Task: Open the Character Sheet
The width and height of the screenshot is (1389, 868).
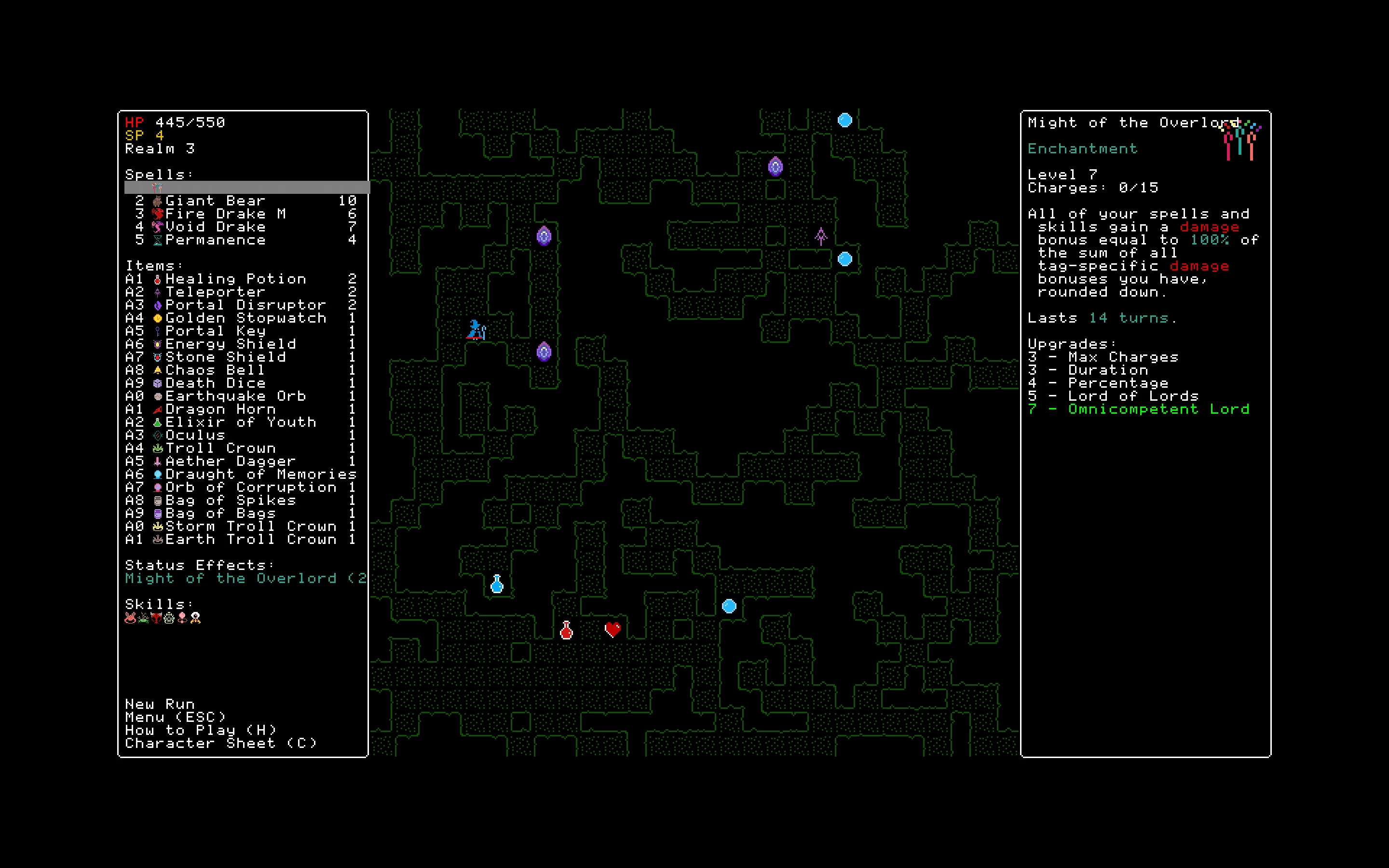Action: (220, 744)
